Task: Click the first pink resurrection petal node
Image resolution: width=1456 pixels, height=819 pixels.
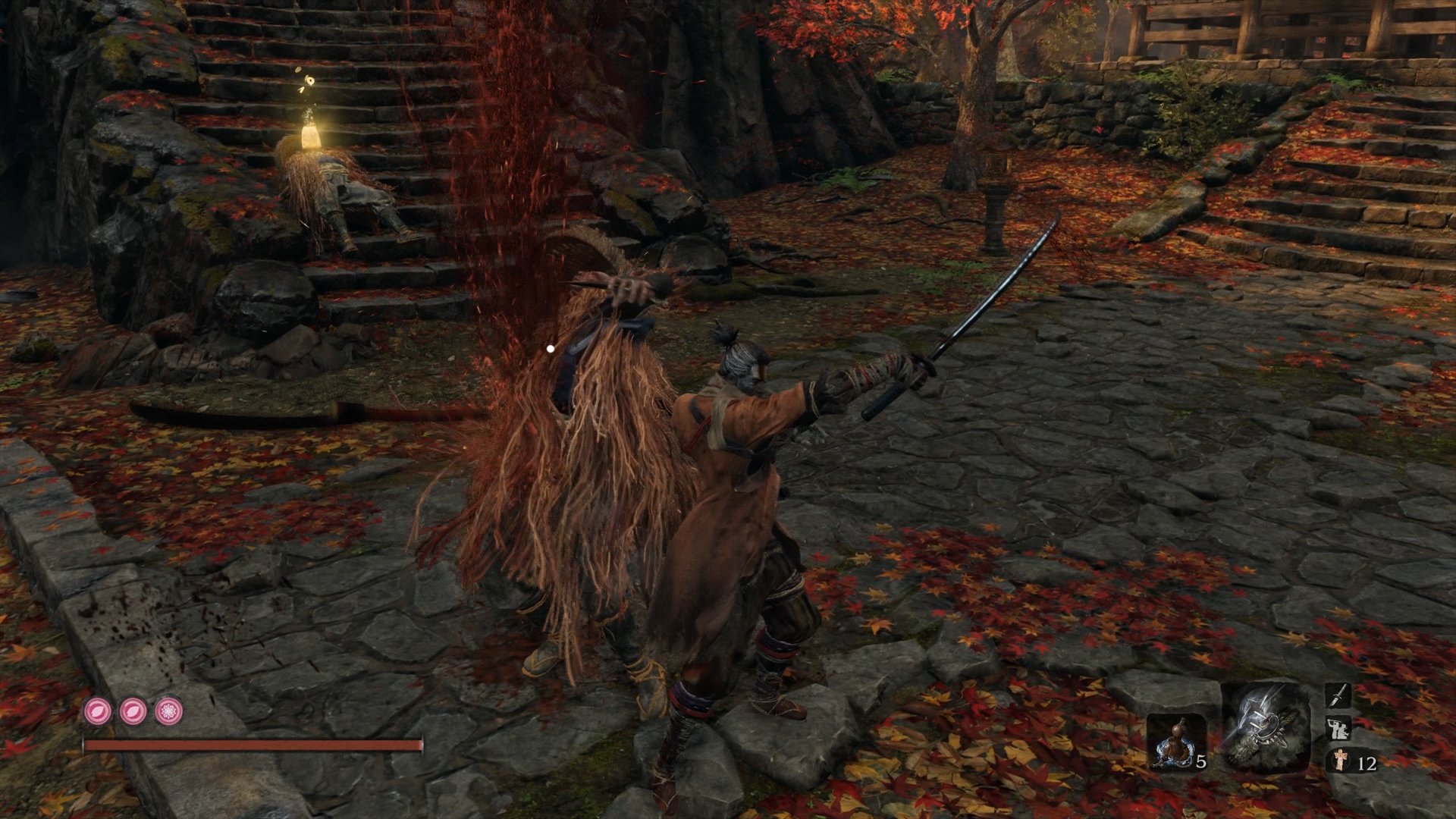Action: tap(97, 711)
